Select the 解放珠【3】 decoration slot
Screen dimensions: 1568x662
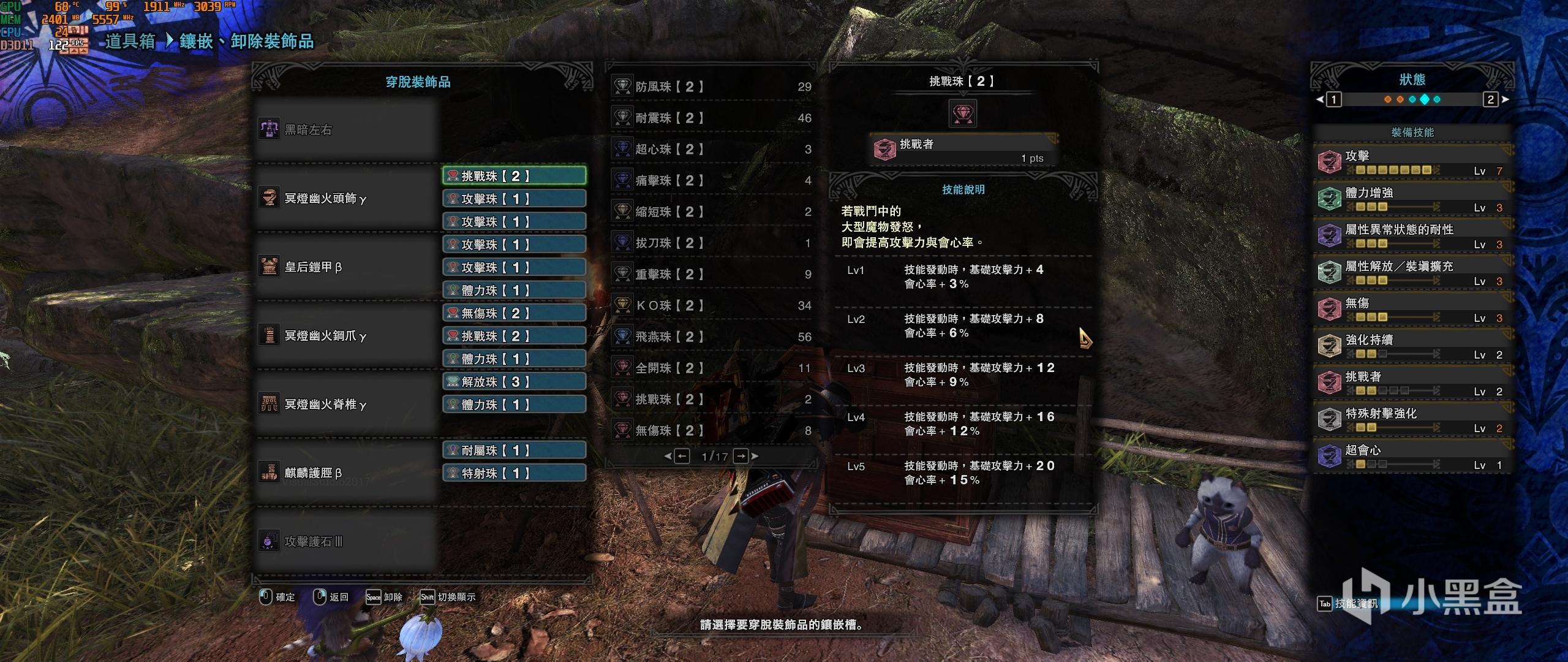point(514,382)
